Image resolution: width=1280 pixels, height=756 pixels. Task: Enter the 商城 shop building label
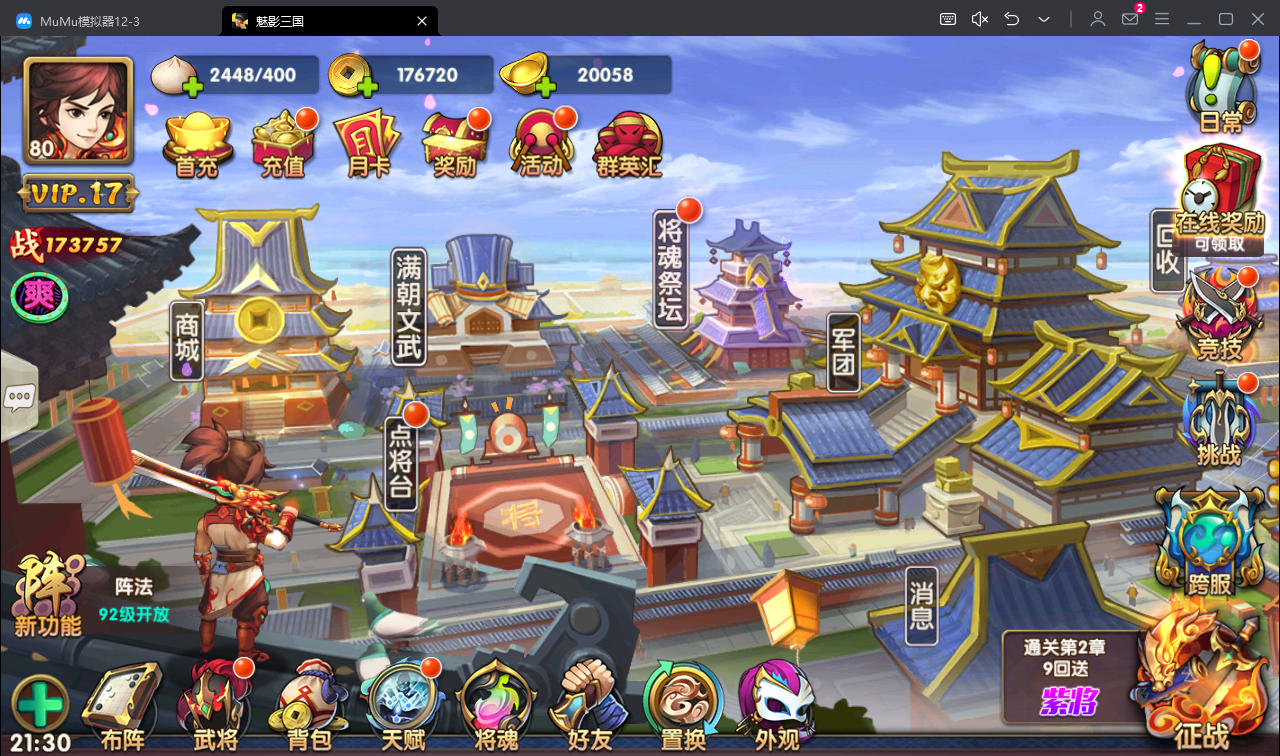click(x=188, y=341)
